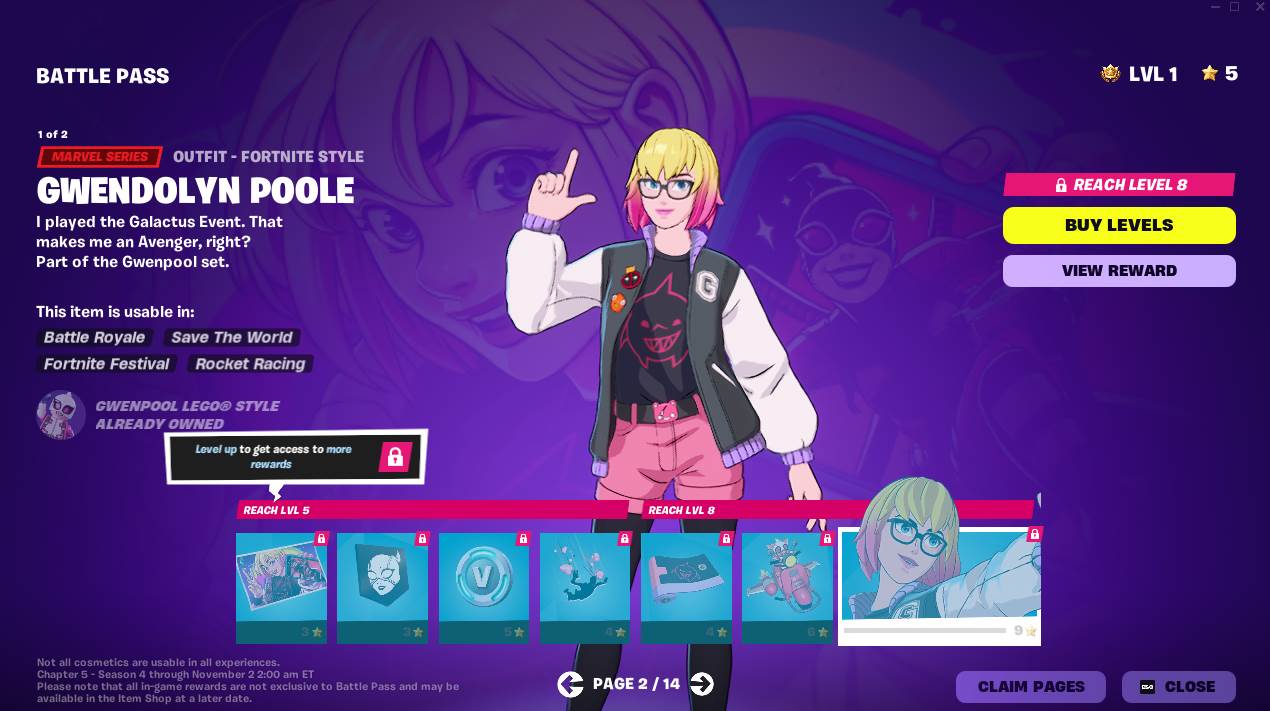
Task: Go to the next battle pass page
Action: click(702, 684)
